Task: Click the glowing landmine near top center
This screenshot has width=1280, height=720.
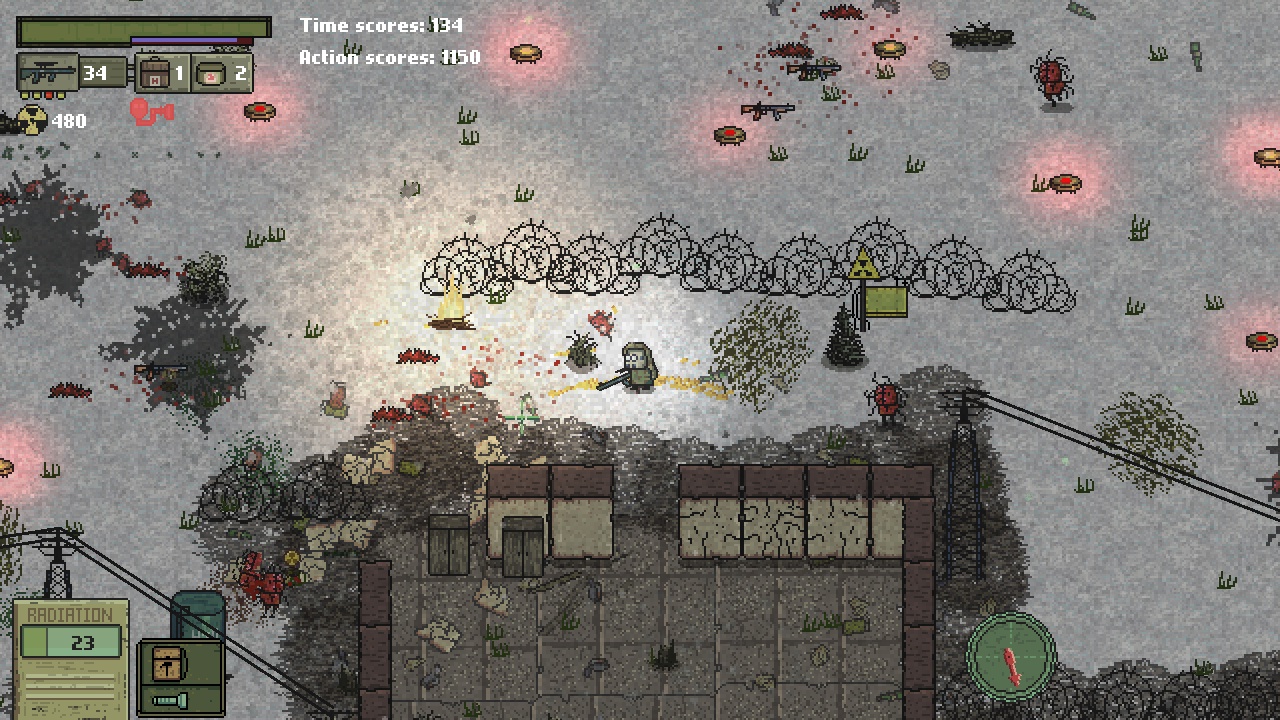Action: click(x=527, y=53)
